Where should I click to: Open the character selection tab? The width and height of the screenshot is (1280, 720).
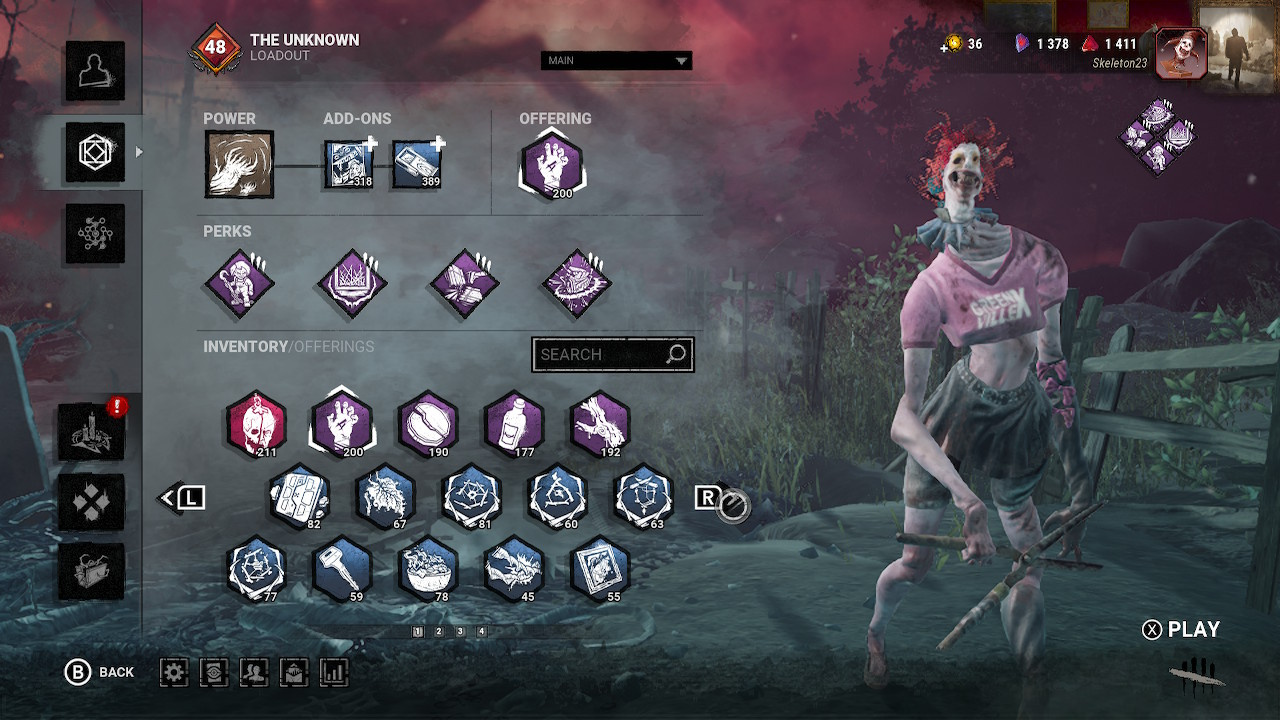(95, 71)
